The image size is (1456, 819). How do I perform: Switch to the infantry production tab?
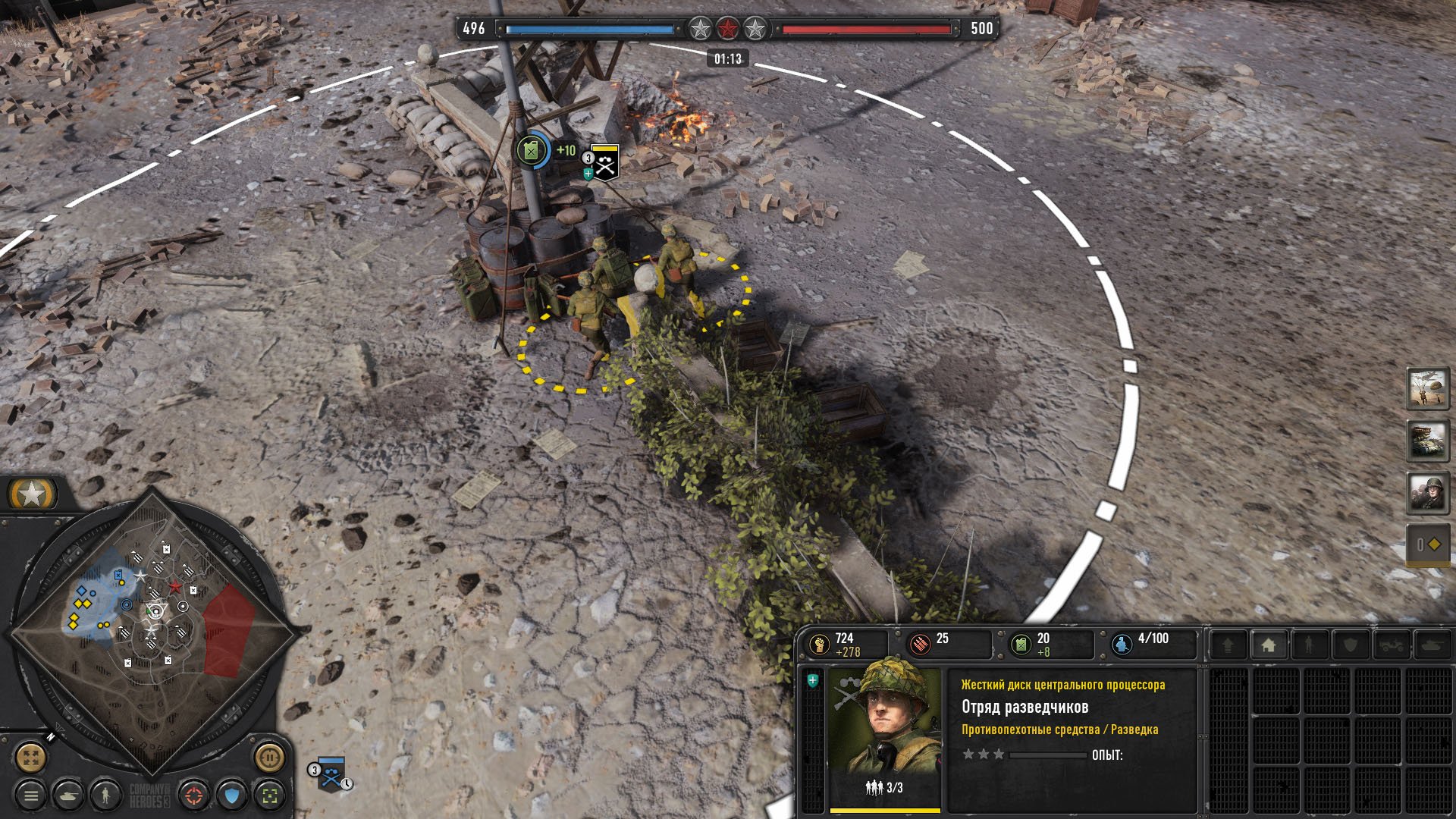click(x=1309, y=645)
